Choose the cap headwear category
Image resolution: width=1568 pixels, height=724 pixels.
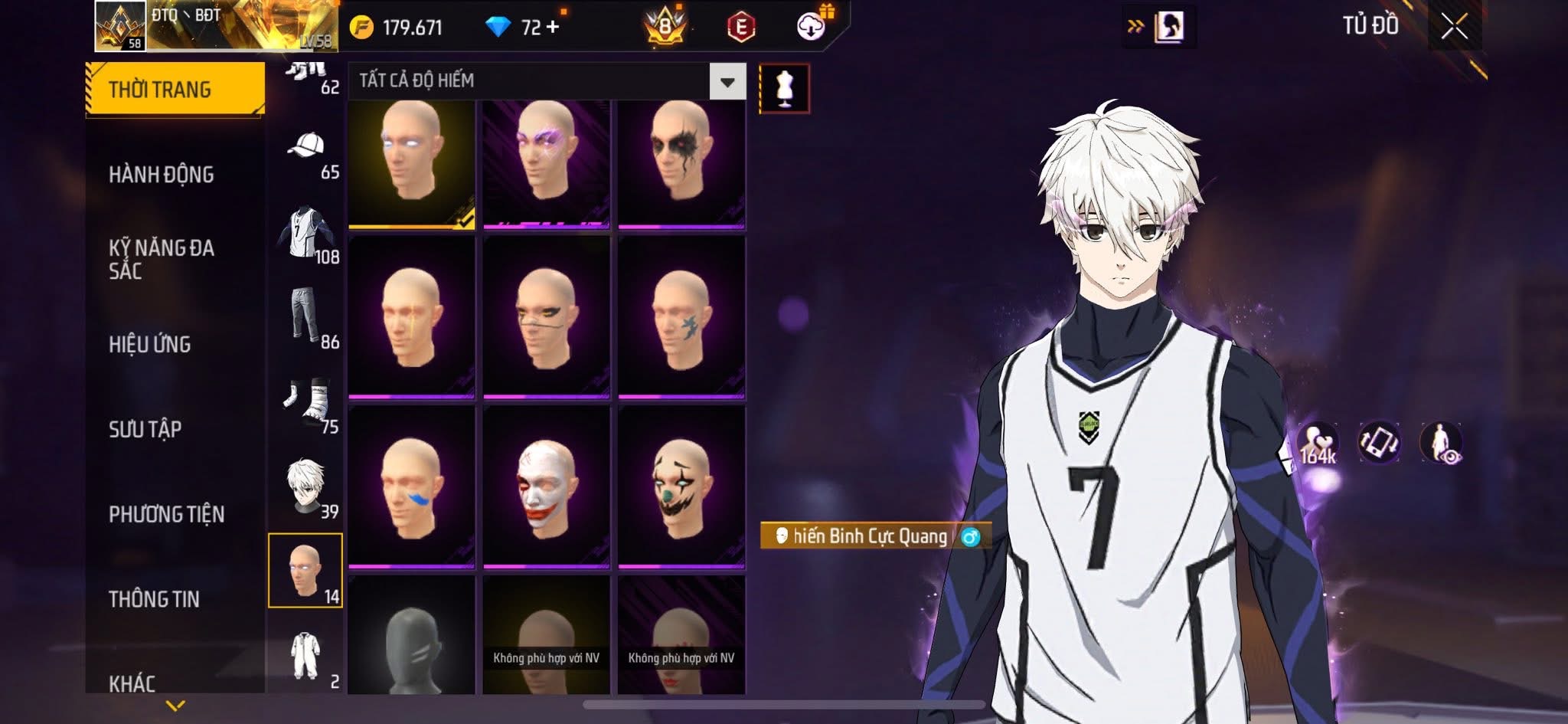coord(306,146)
